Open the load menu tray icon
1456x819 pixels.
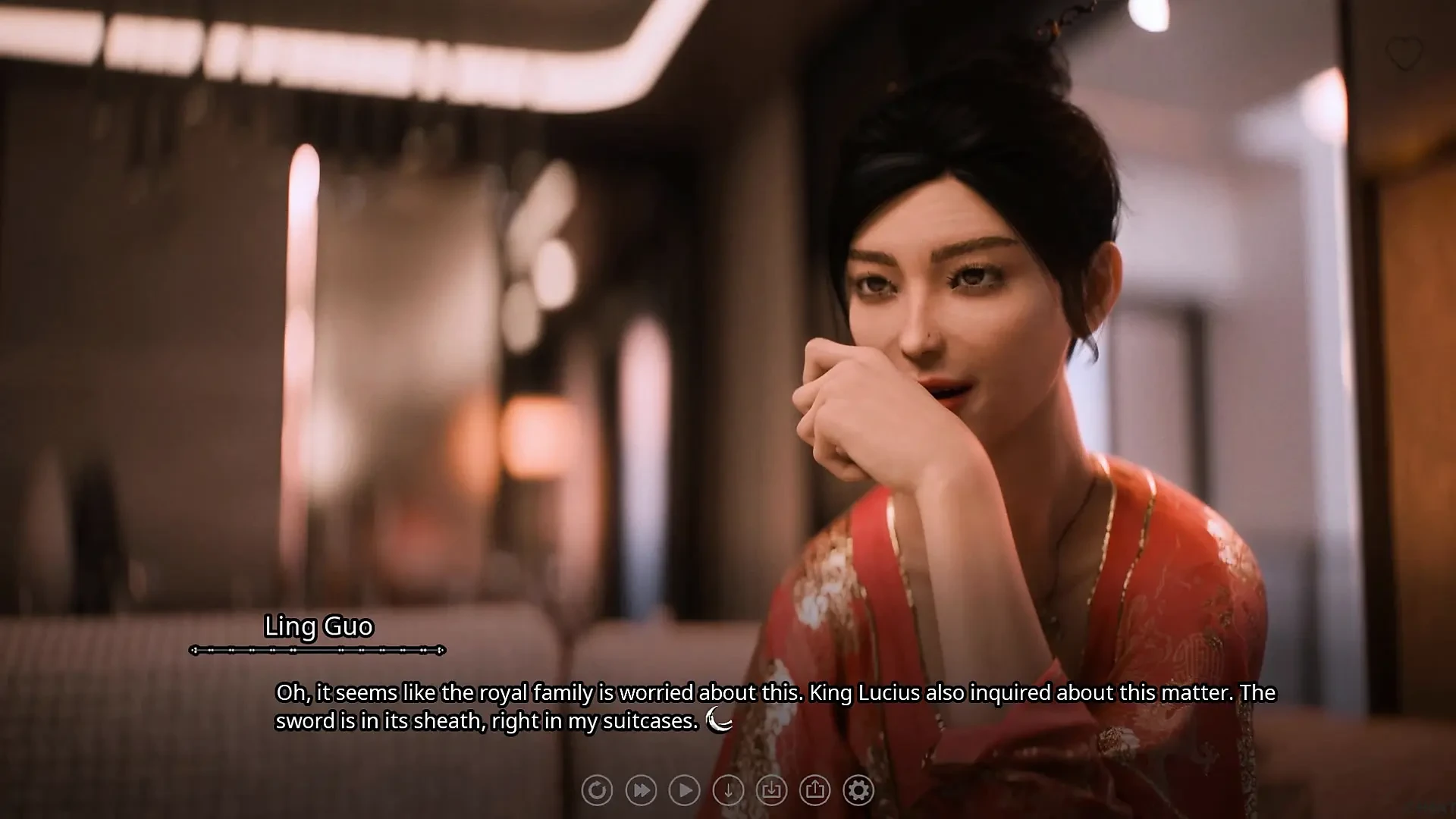pyautogui.click(x=771, y=789)
